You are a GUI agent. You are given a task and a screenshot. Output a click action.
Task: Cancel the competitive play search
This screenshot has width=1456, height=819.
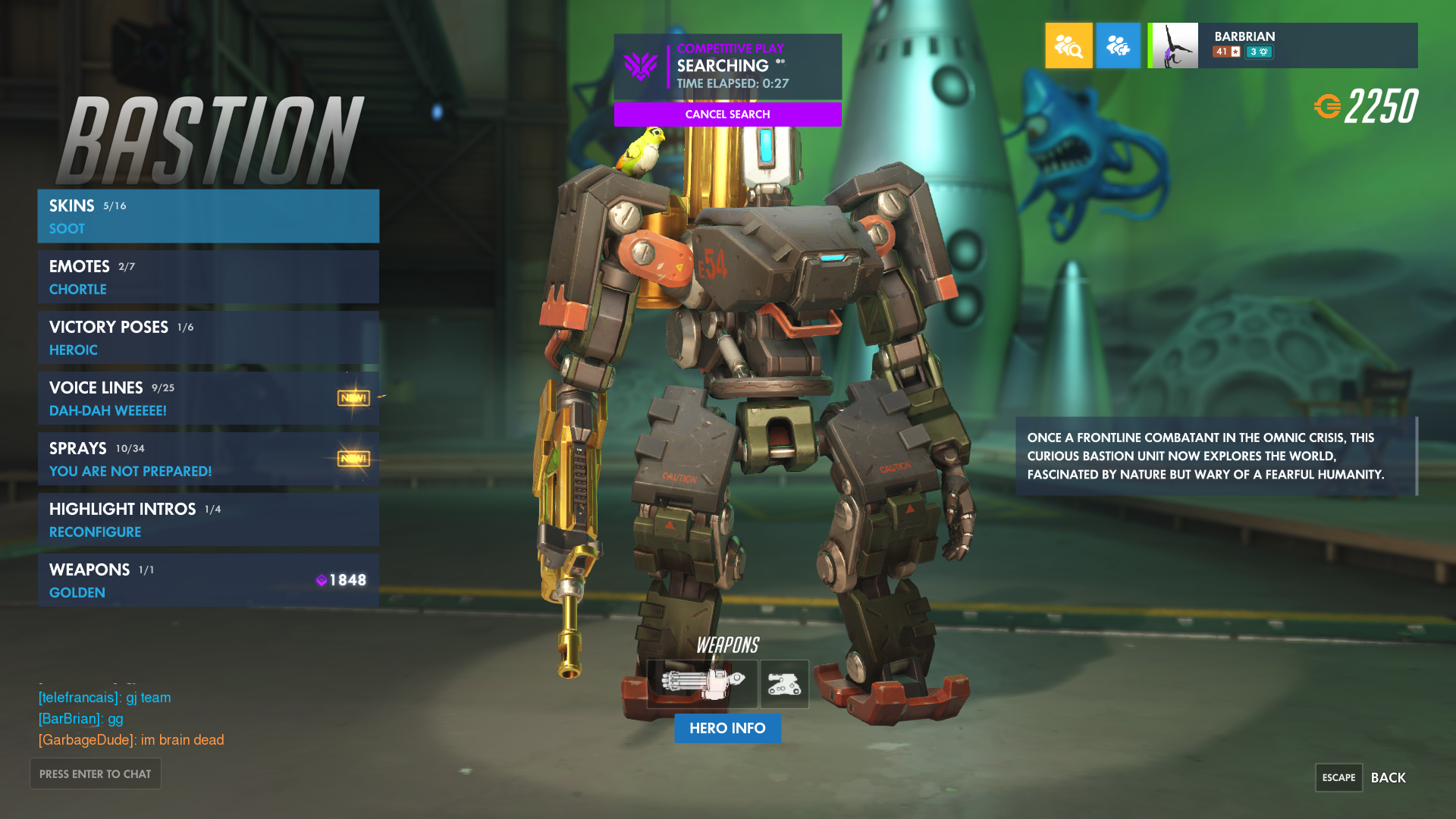point(727,115)
